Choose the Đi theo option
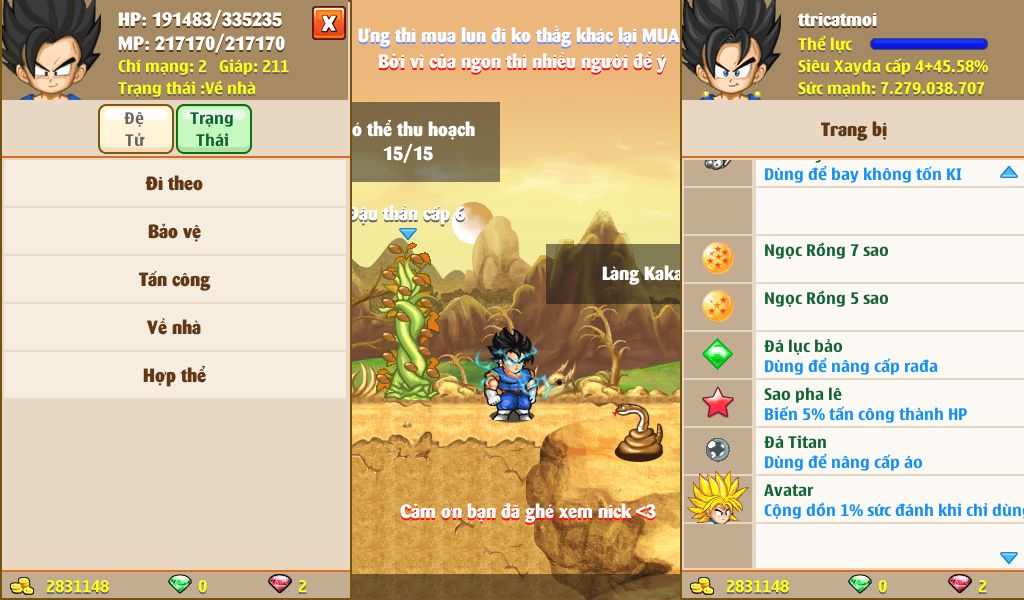 pos(175,184)
